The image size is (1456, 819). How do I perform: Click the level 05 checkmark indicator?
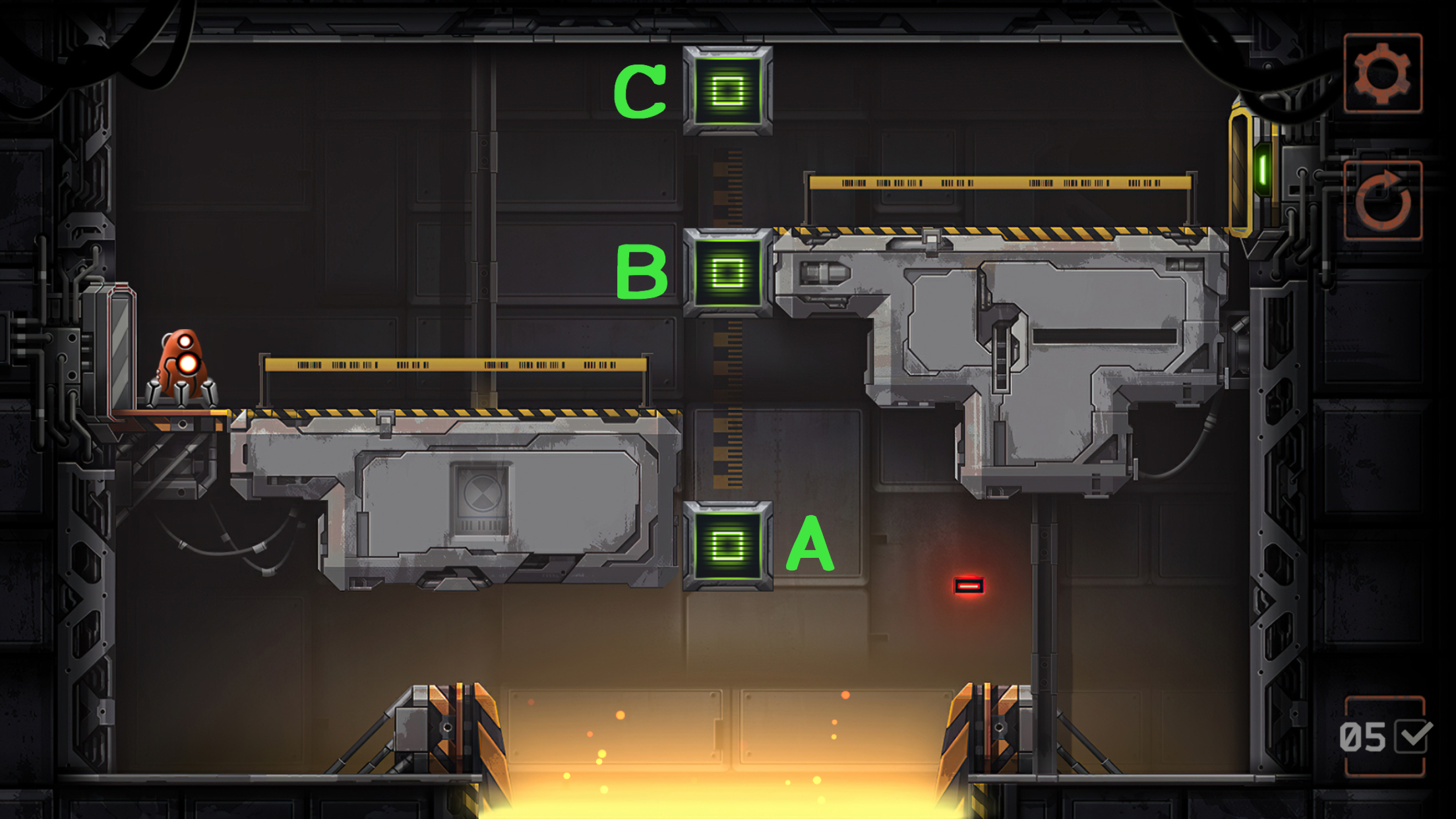(x=1385, y=737)
